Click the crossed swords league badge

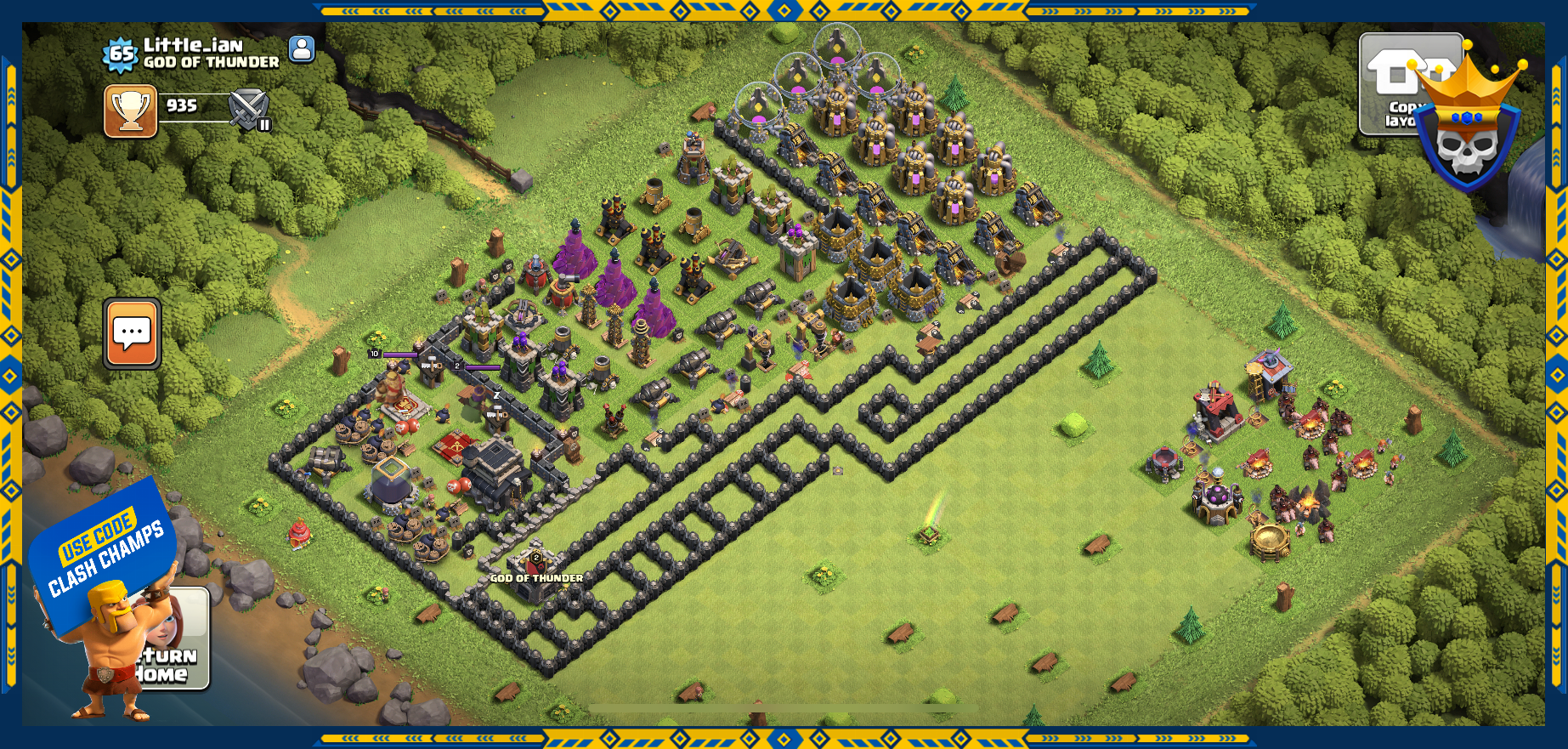click(x=249, y=111)
